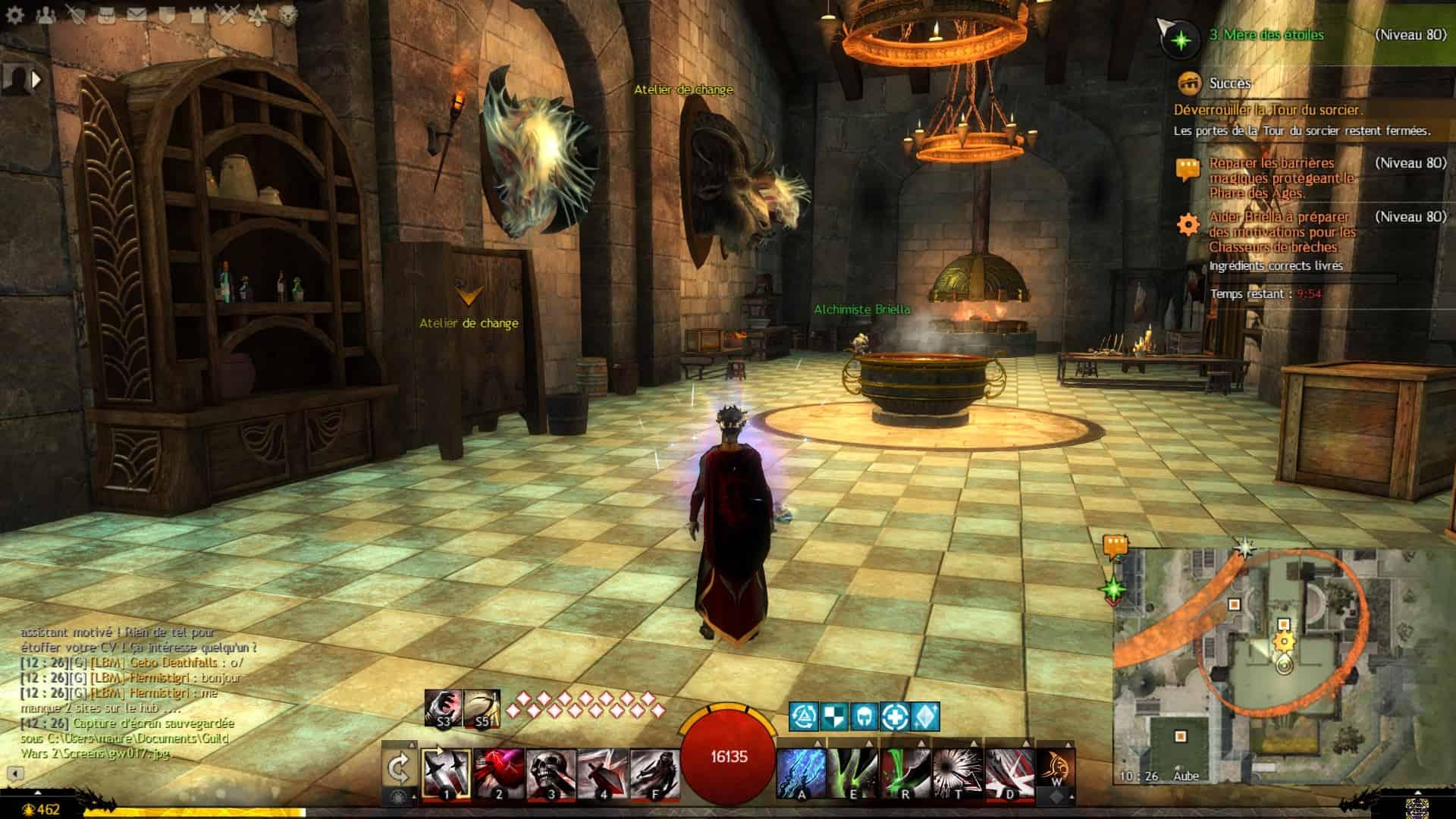Open the guild shield icon
1456x819 pixels.
click(x=167, y=15)
